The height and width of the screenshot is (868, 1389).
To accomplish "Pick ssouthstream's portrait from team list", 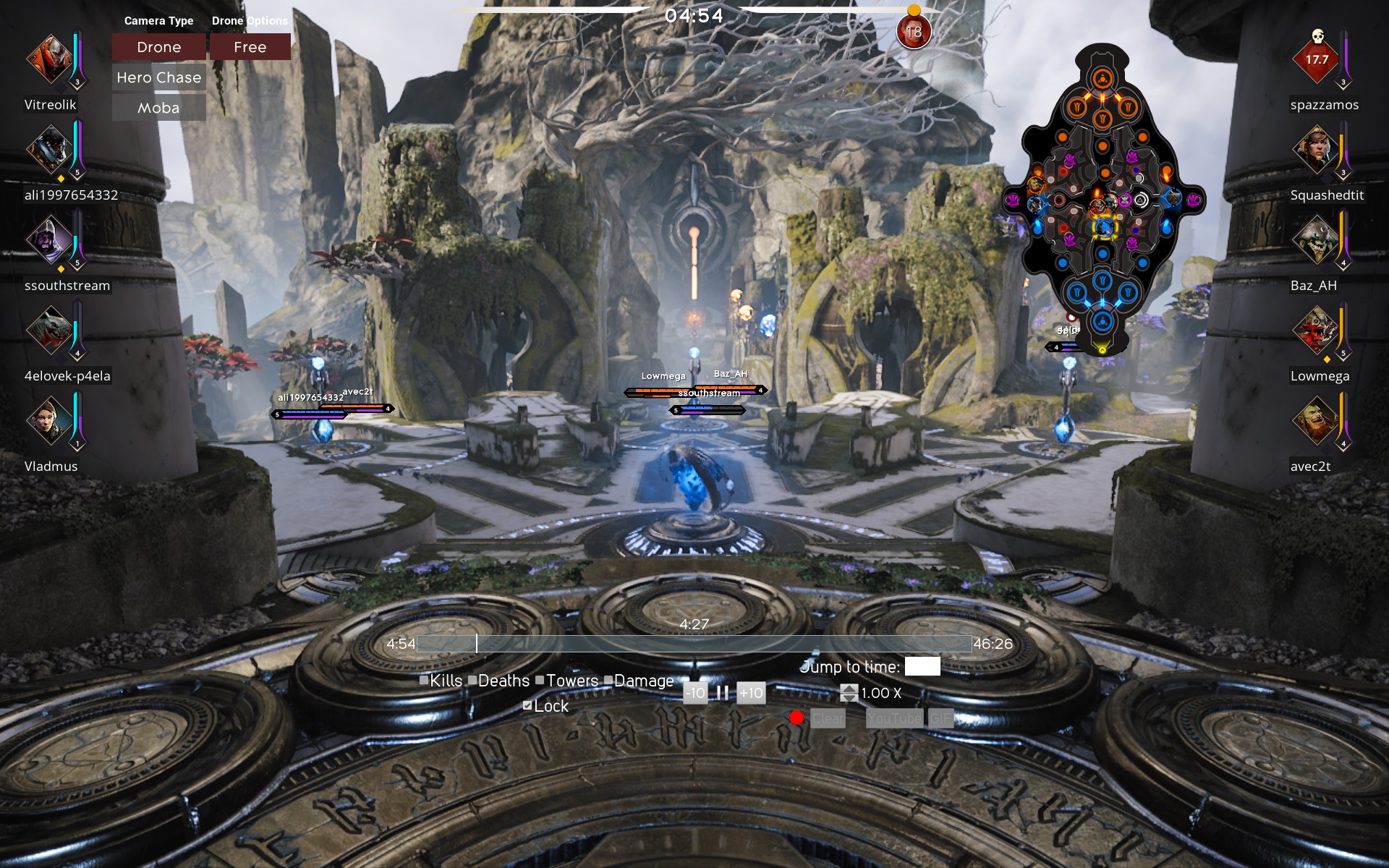I will (49, 240).
